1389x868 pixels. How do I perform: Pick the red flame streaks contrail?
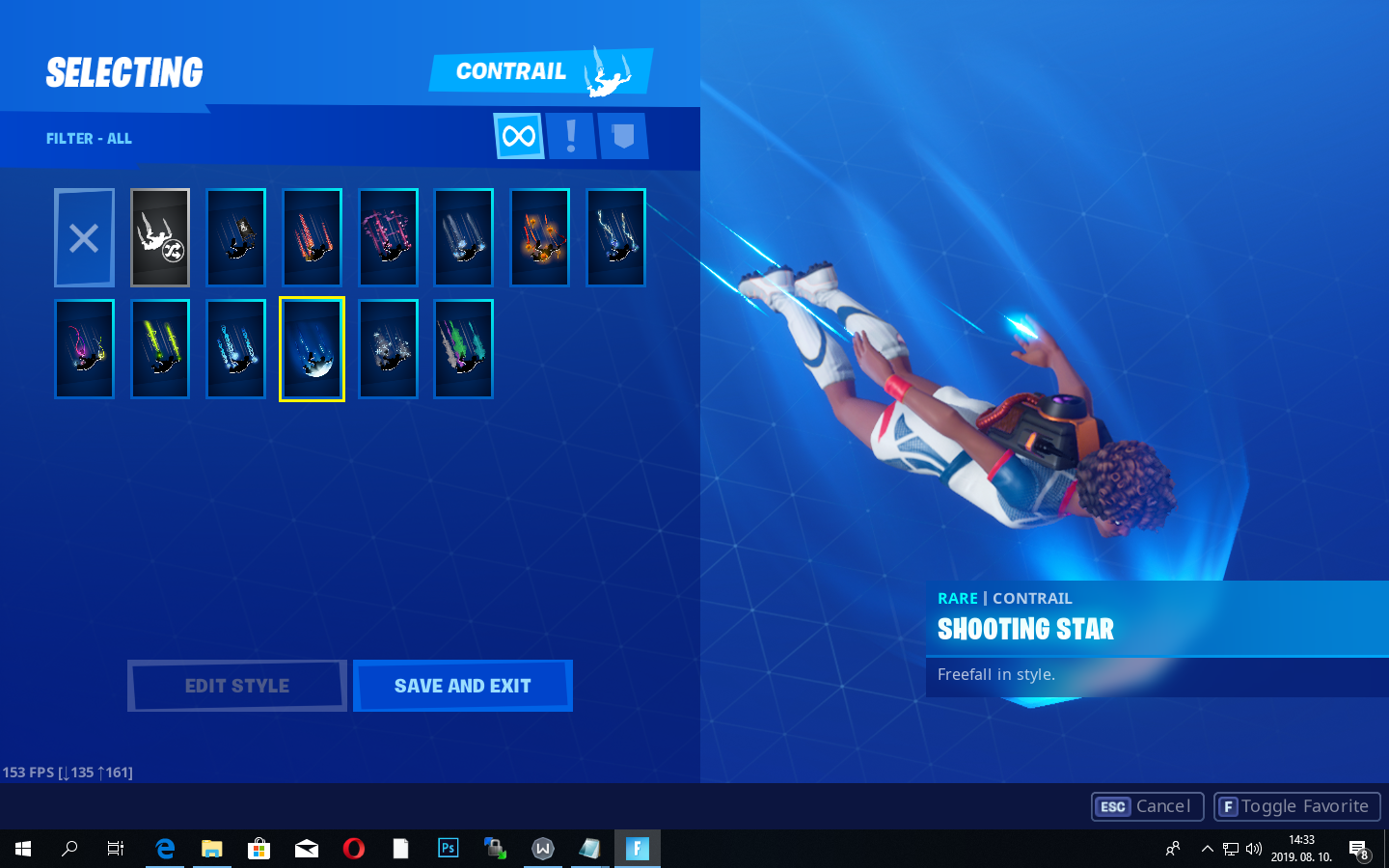(x=313, y=237)
